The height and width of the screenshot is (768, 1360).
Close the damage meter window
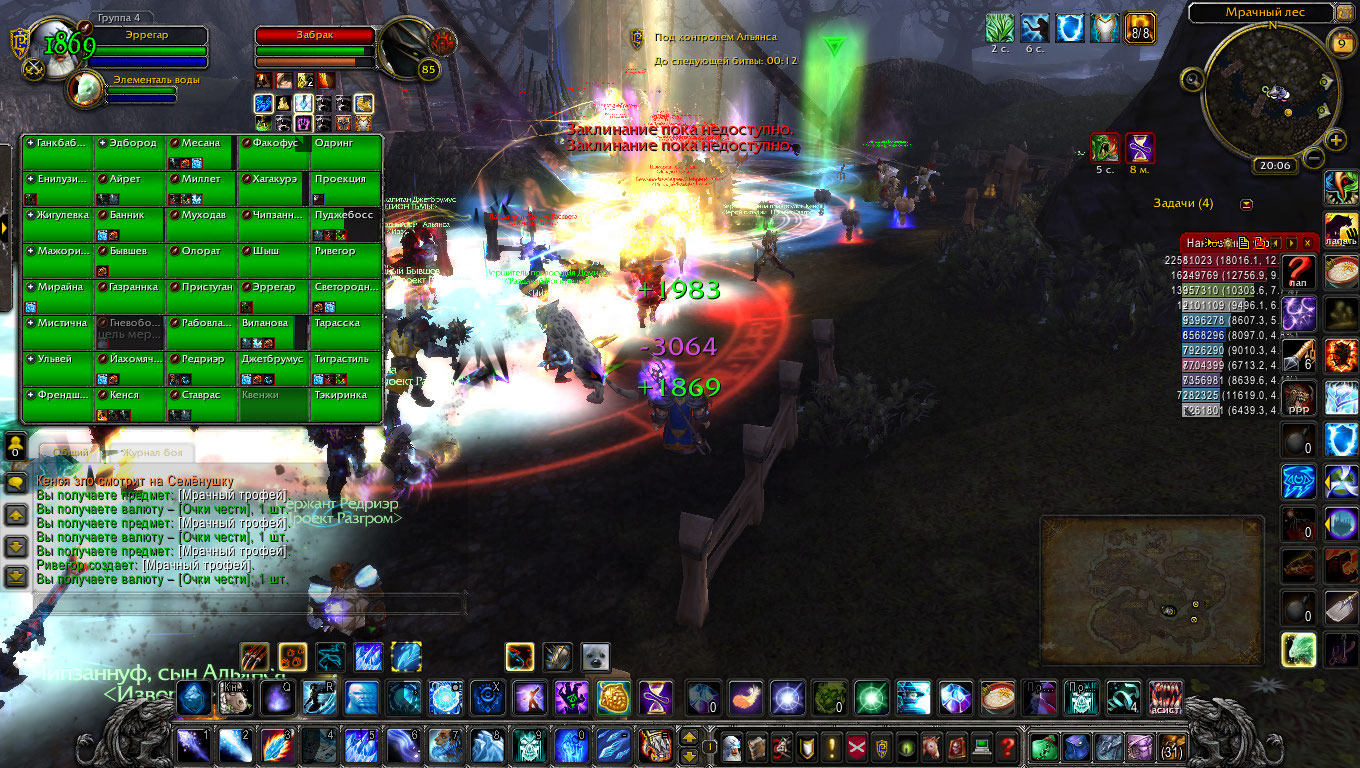coord(1307,243)
